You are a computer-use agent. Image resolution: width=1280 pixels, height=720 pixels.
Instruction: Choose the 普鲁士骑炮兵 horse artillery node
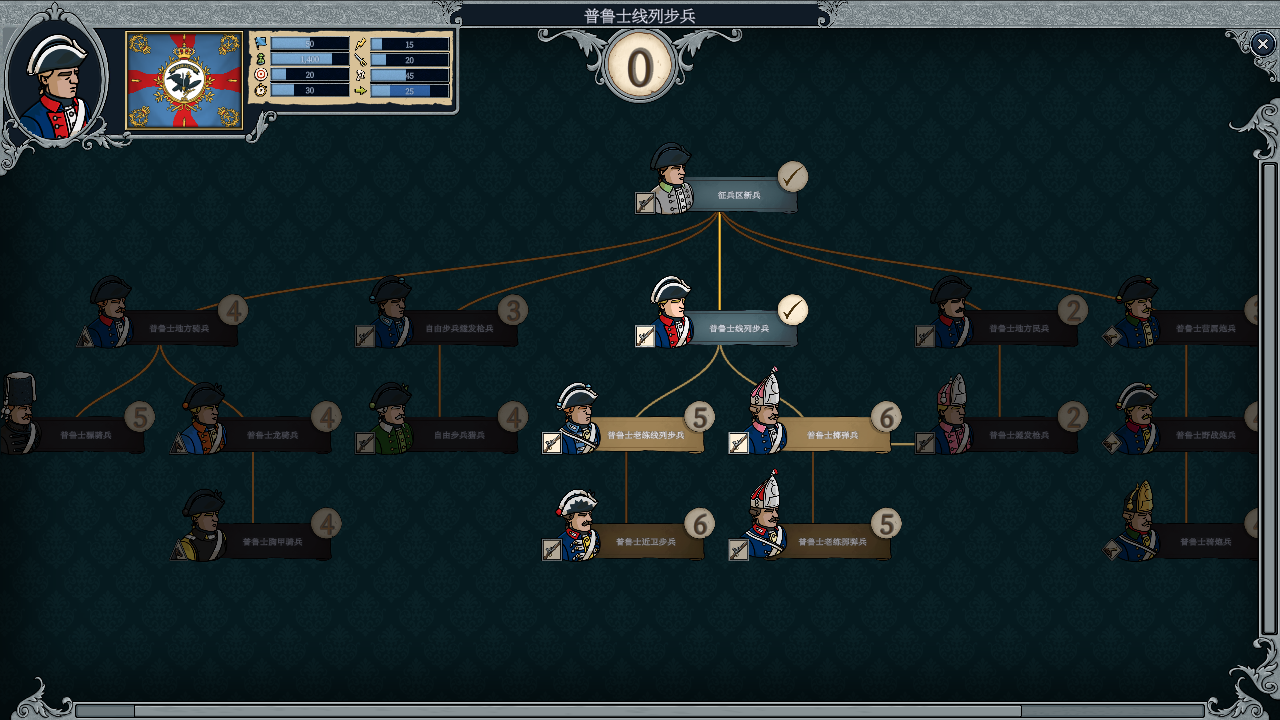(1204, 542)
